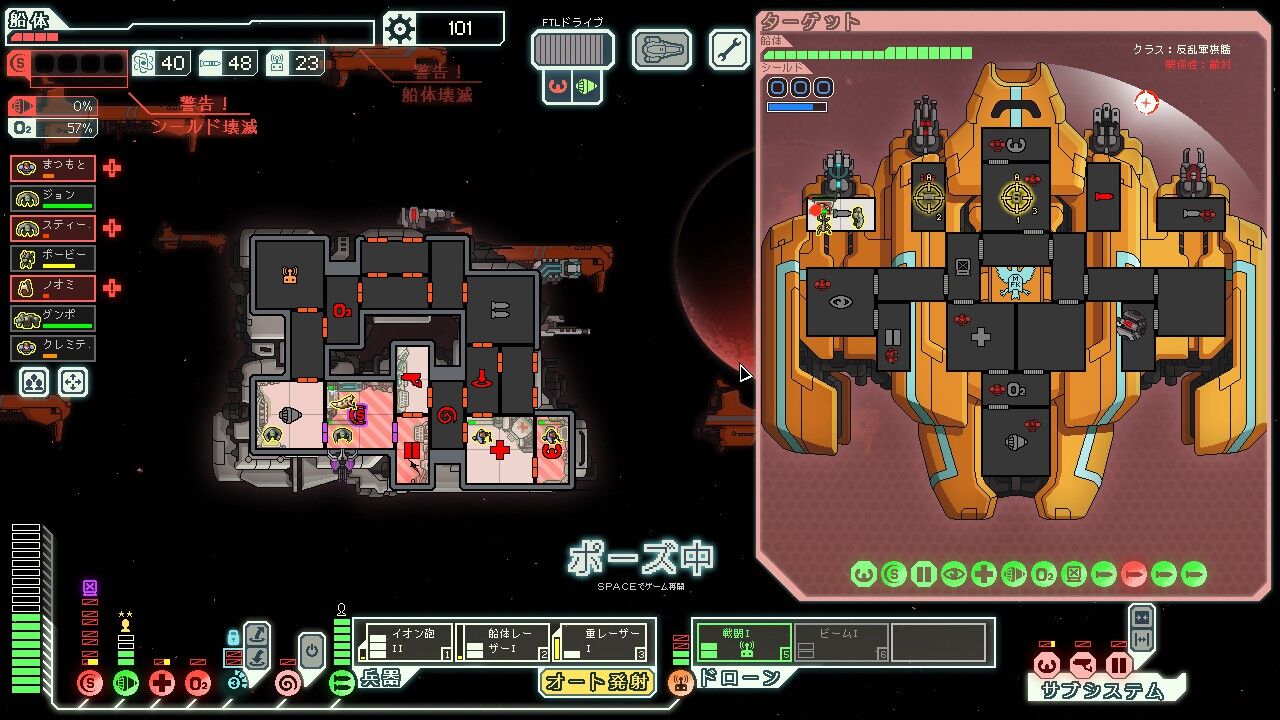The image size is (1280, 720).
Task: Click the green engines system icon
Action: click(126, 684)
